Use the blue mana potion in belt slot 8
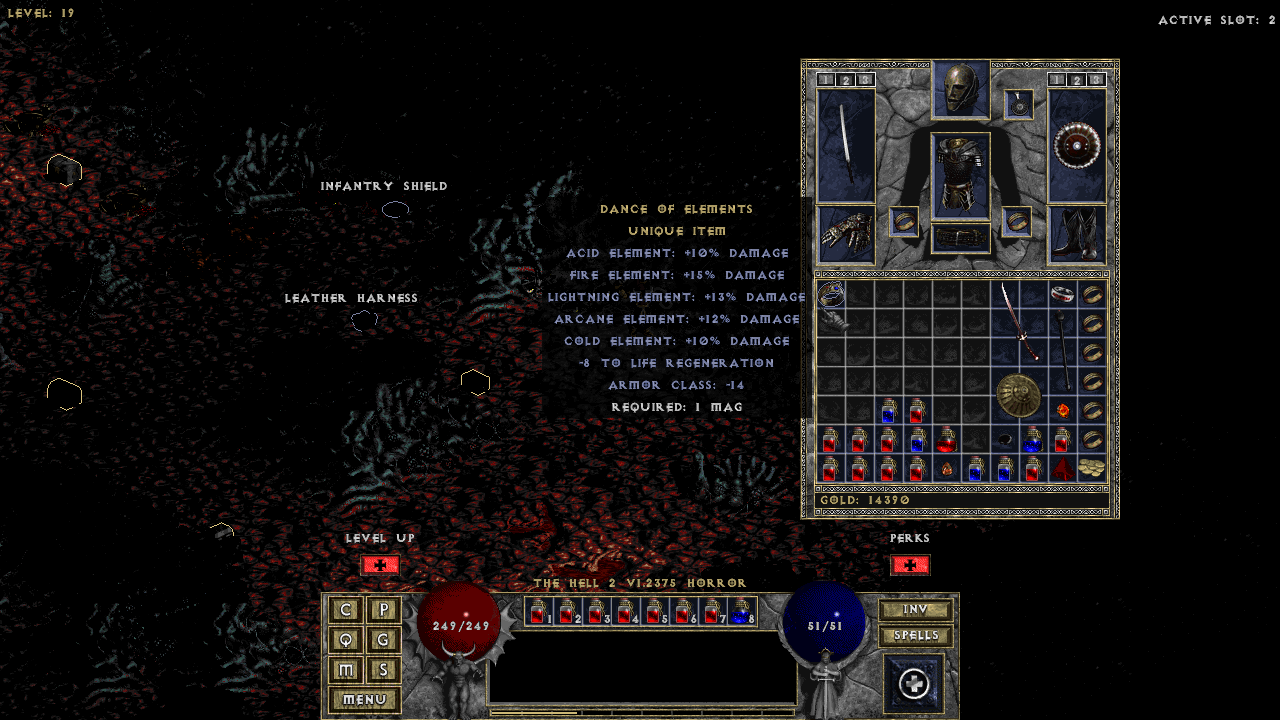Screen dimensions: 1280x720 click(x=742, y=611)
